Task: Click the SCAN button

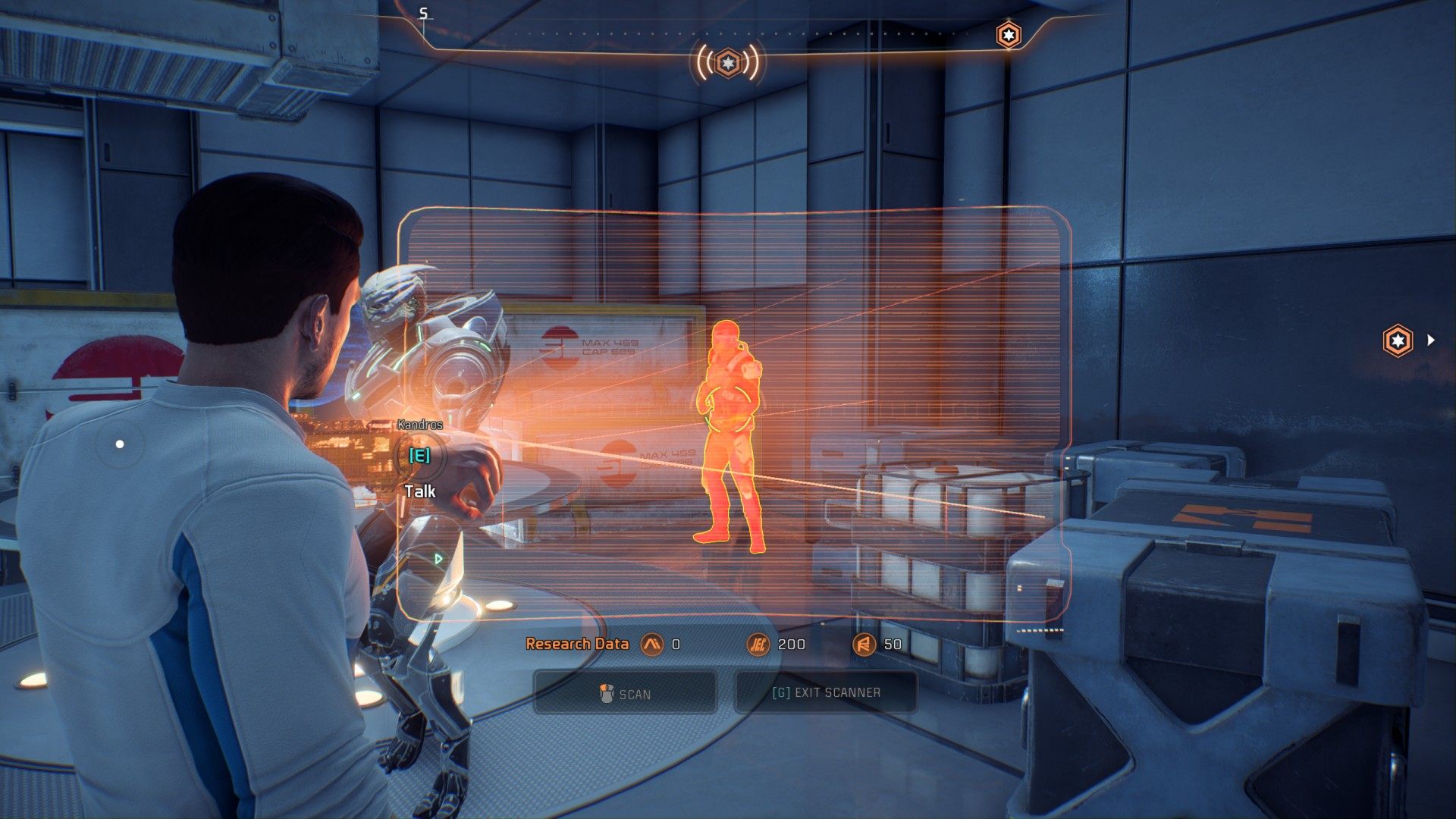Action: click(x=625, y=693)
